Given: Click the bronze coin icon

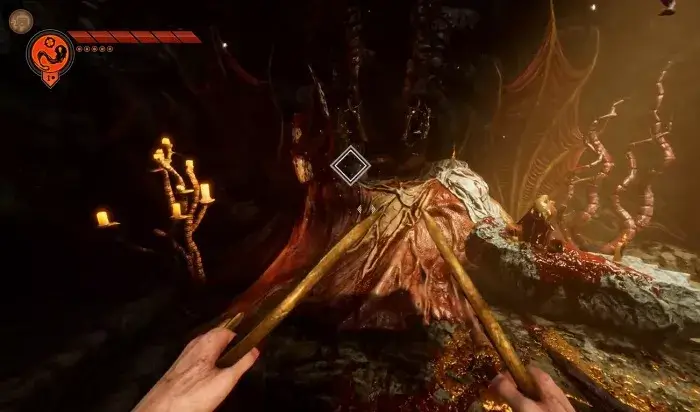Looking at the screenshot, I should click(x=19, y=21).
